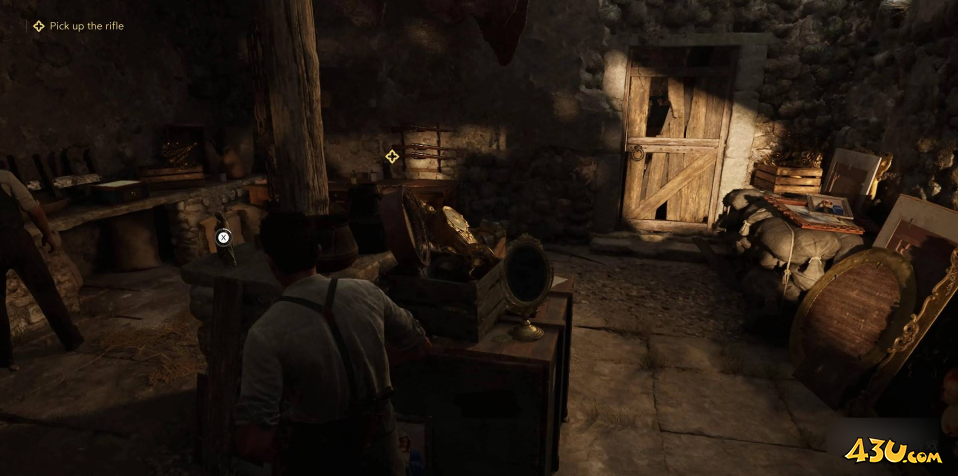Select the "Pick up the rifle" objective tracker
This screenshot has width=958, height=476.
pos(78,26)
